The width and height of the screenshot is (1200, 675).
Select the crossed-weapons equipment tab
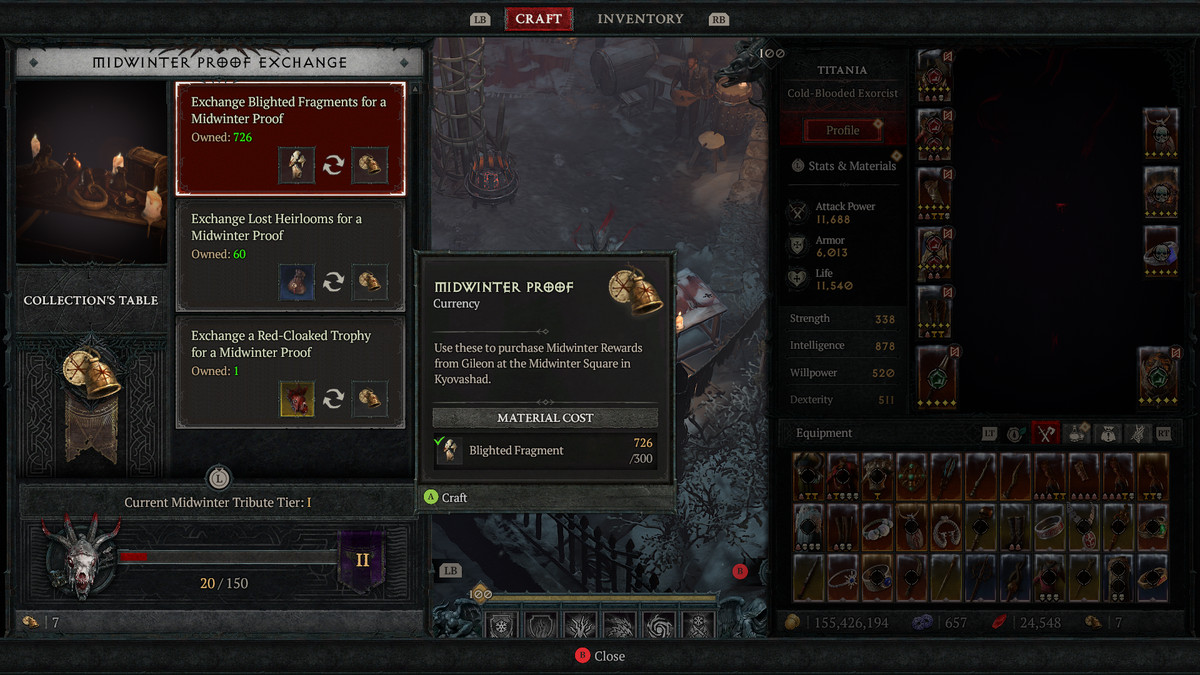[1046, 433]
